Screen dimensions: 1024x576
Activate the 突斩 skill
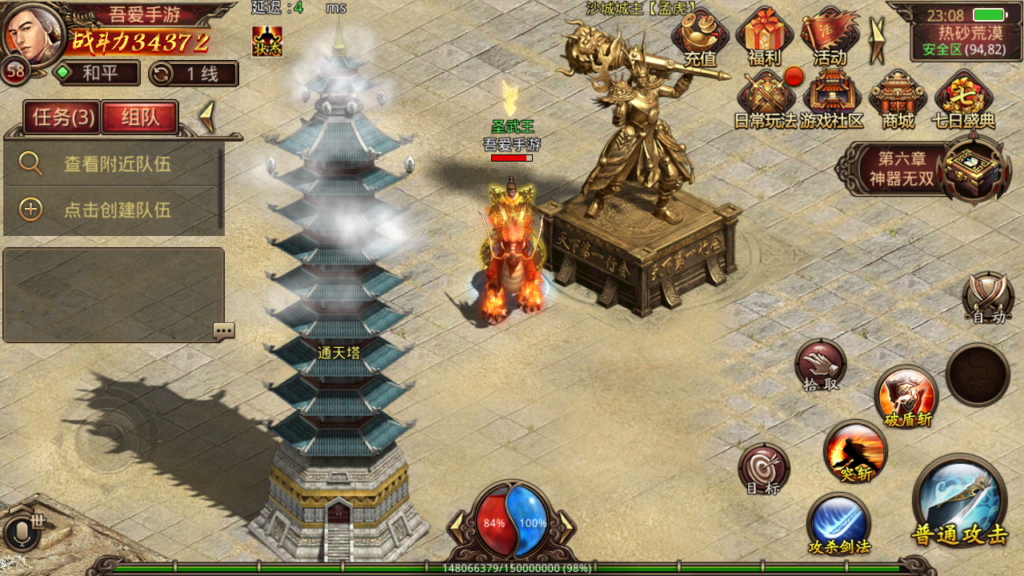[x=855, y=450]
